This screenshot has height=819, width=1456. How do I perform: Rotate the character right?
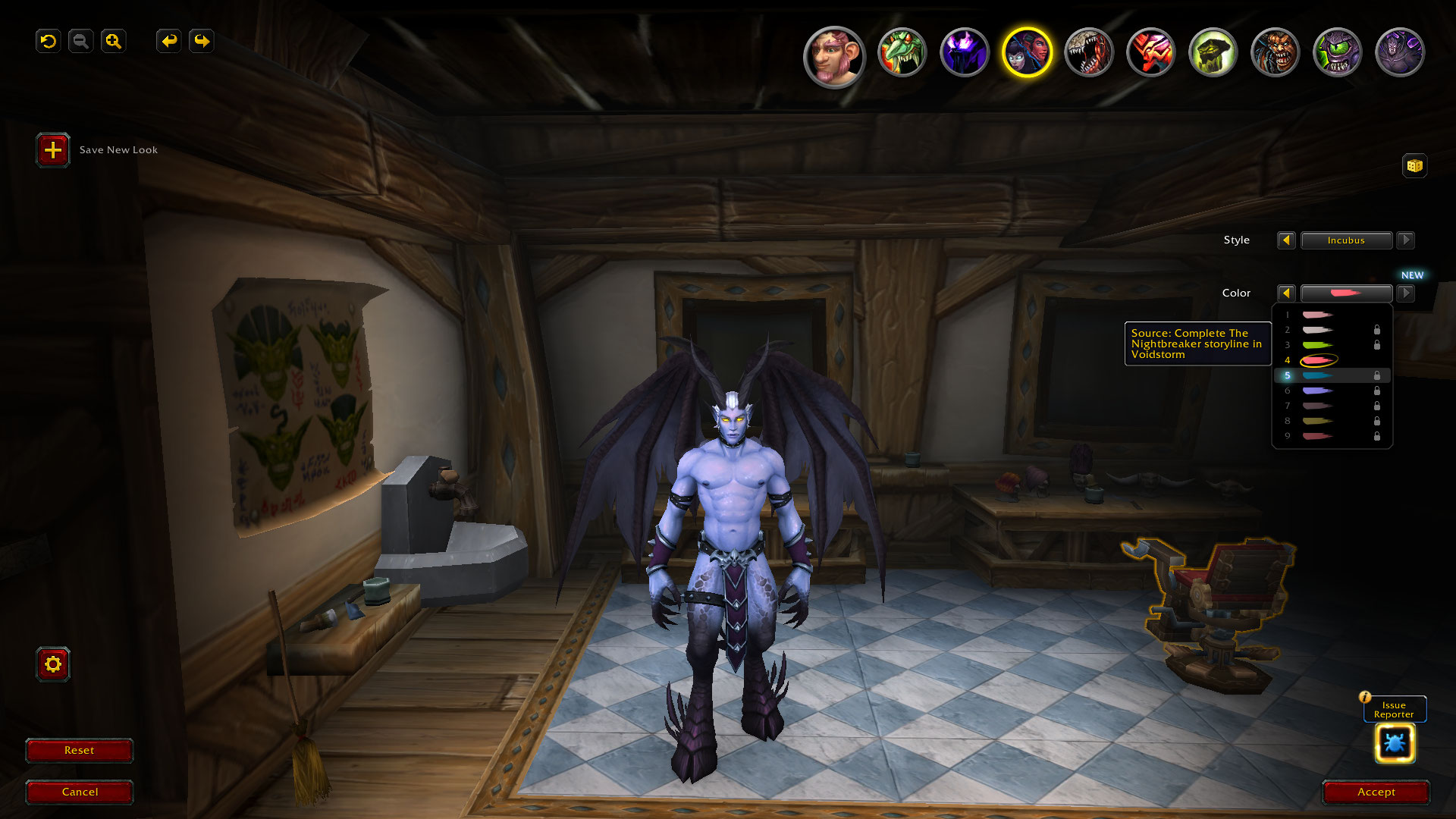click(x=202, y=41)
